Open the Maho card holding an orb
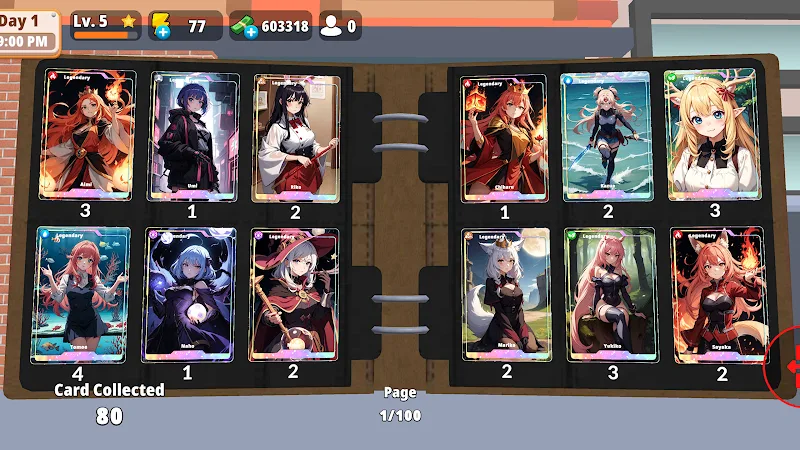The width and height of the screenshot is (800, 450). click(190, 294)
